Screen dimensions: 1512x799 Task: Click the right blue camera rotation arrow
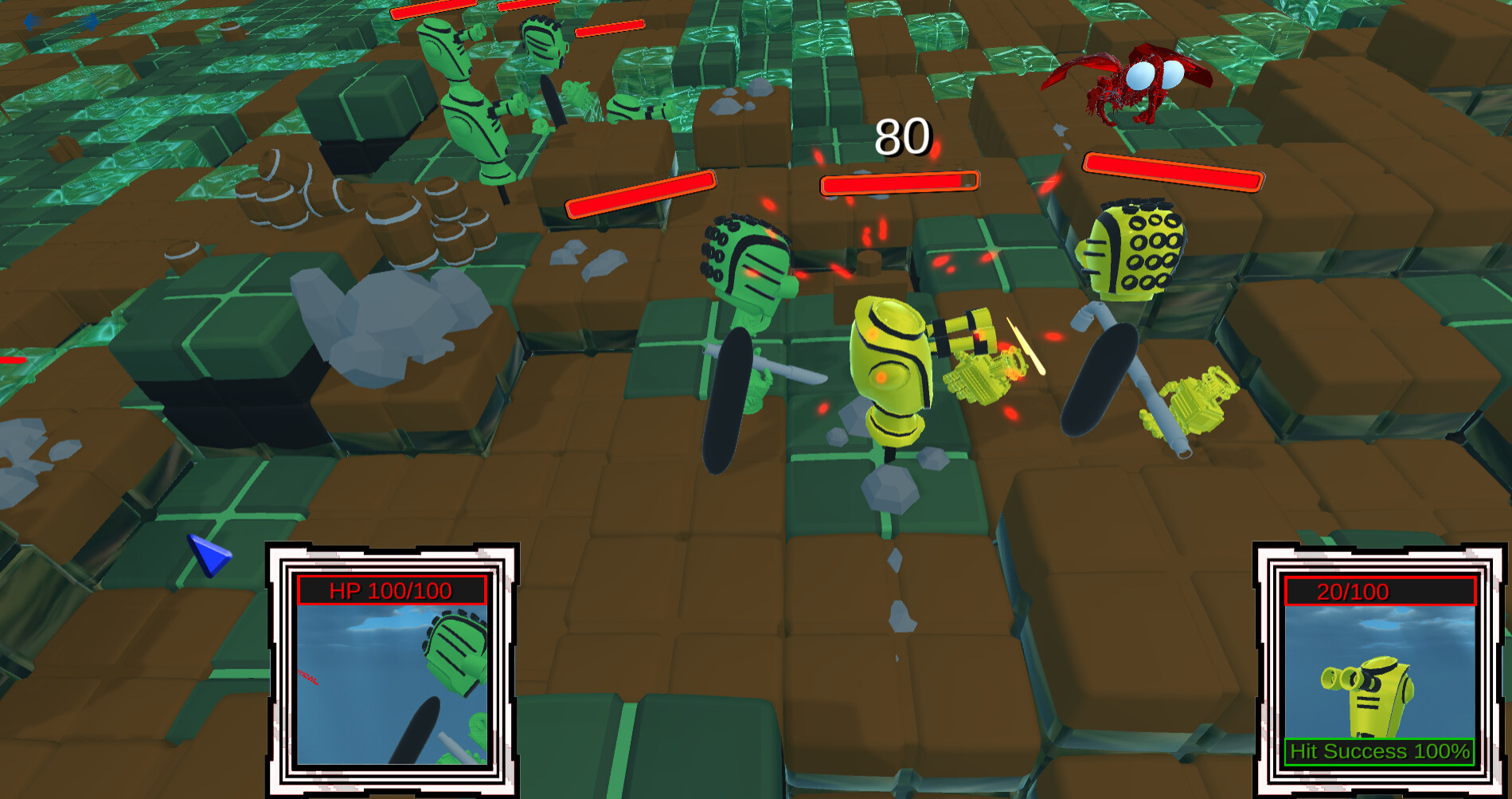(x=92, y=22)
